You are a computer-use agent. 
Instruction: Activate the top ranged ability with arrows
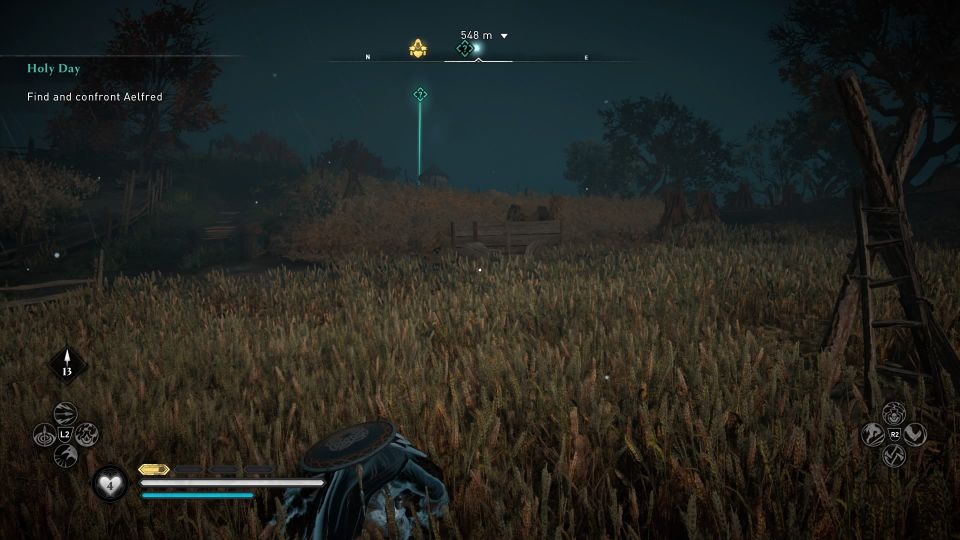(66, 414)
